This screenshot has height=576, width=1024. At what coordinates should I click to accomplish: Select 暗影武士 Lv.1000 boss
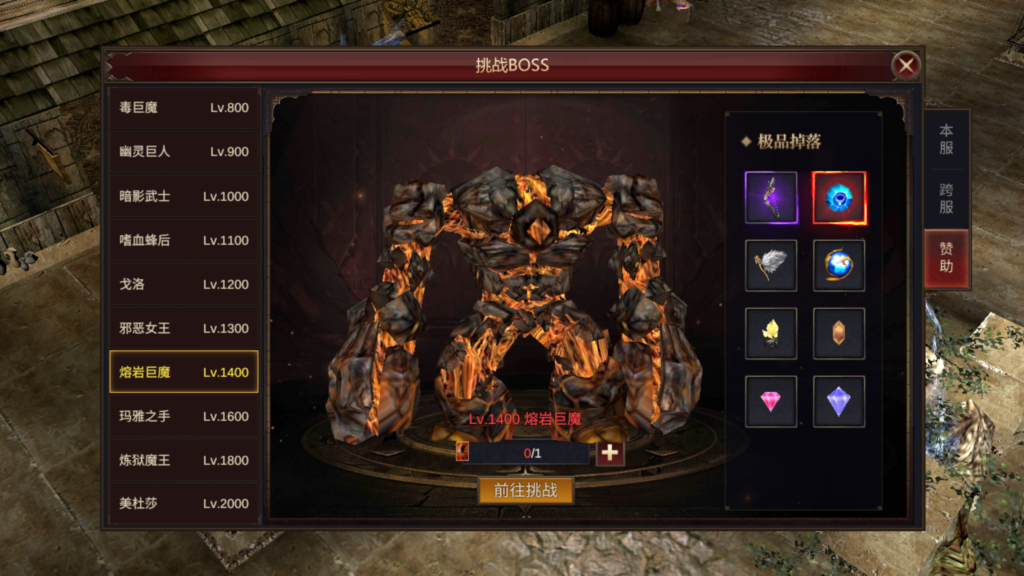(183, 196)
